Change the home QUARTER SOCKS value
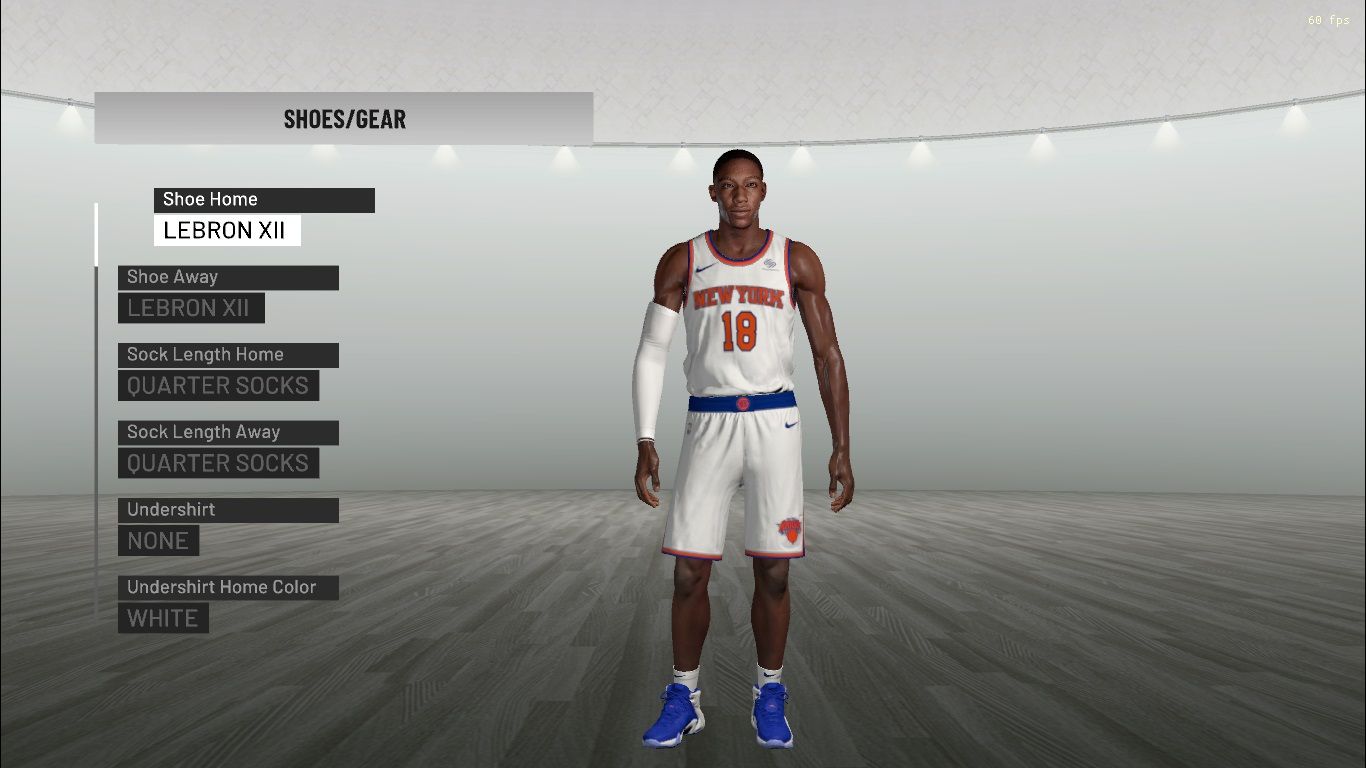The image size is (1366, 768). click(x=218, y=386)
